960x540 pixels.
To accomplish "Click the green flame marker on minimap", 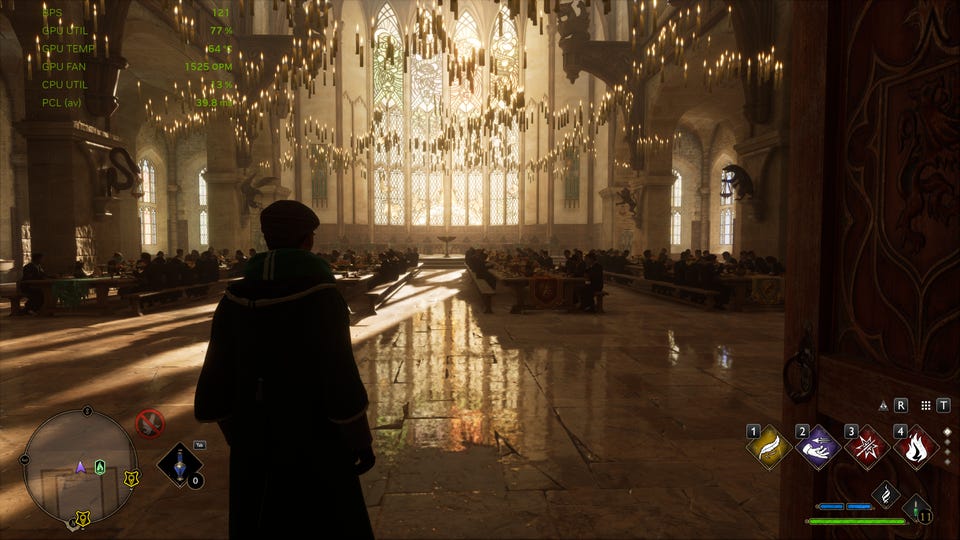I will click(100, 467).
